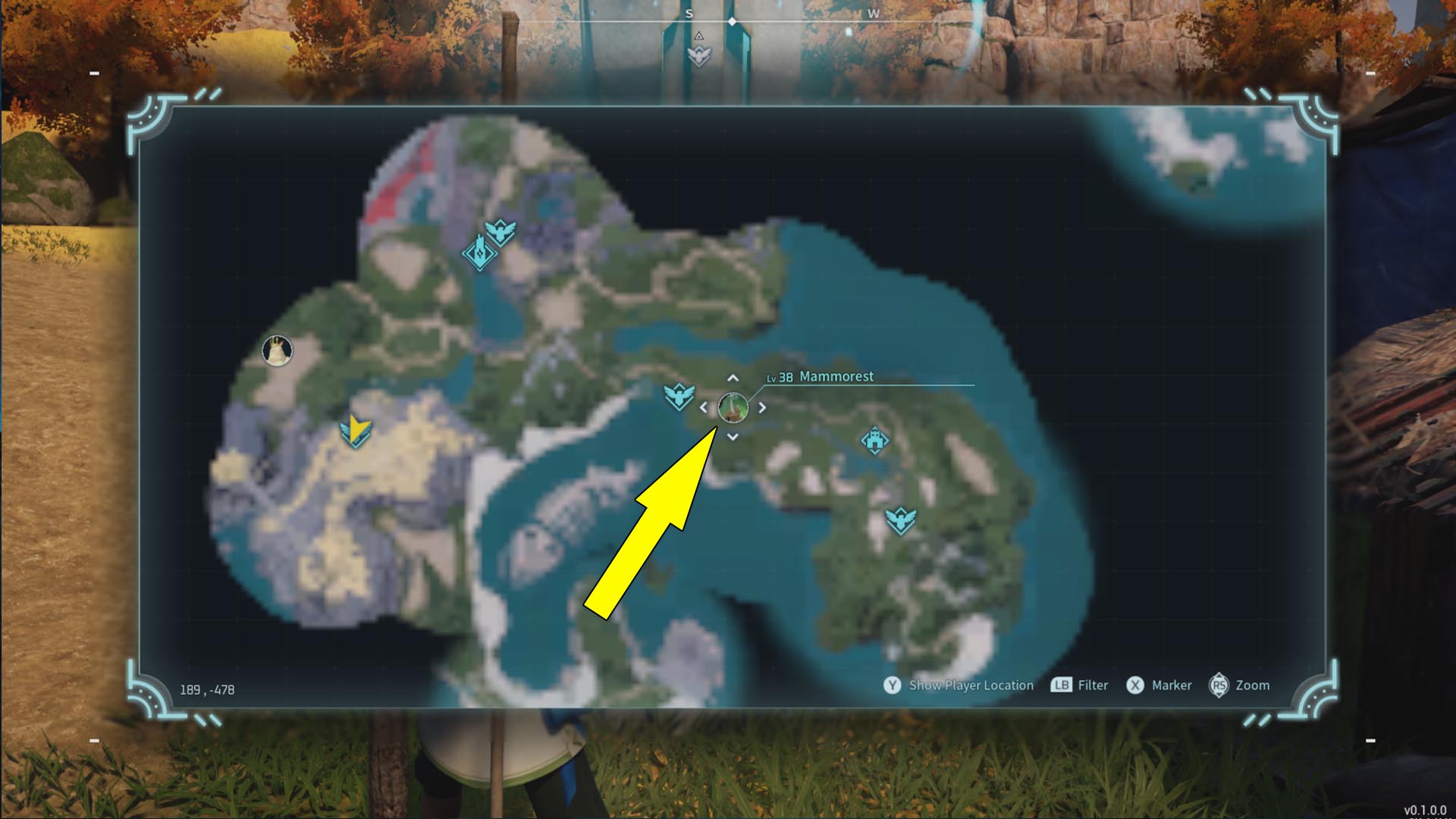The height and width of the screenshot is (819, 1456).
Task: Select the yellow player arrow marker
Action: point(355,431)
